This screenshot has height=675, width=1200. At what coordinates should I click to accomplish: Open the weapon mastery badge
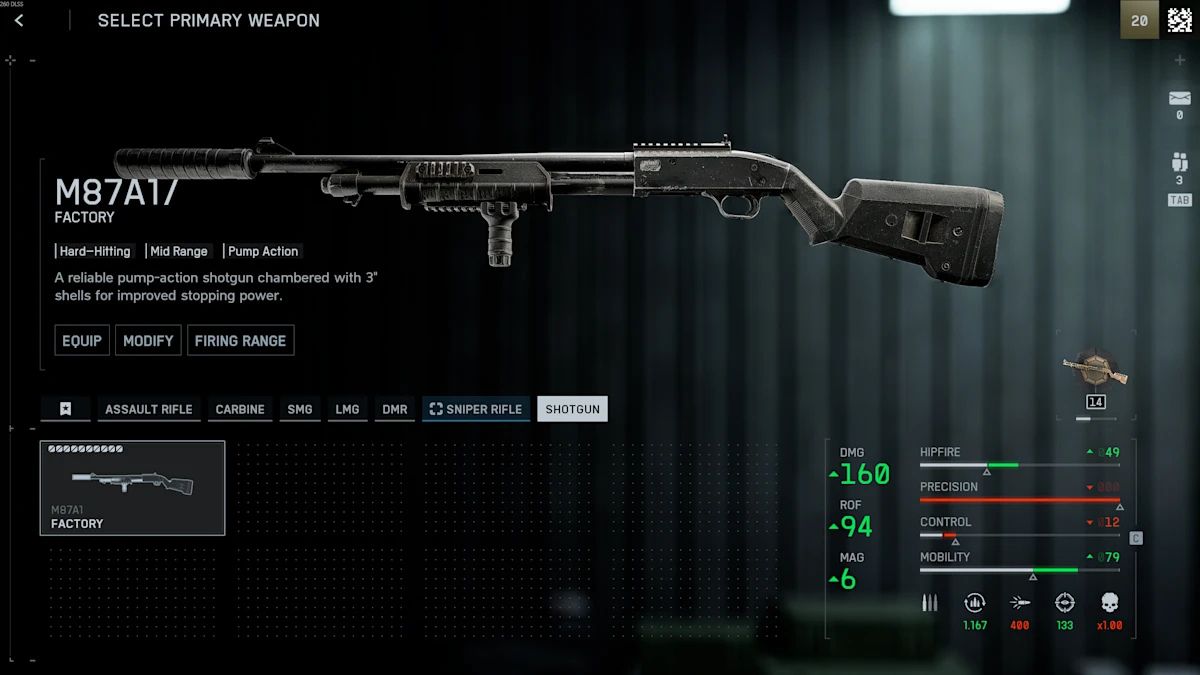click(x=1095, y=371)
